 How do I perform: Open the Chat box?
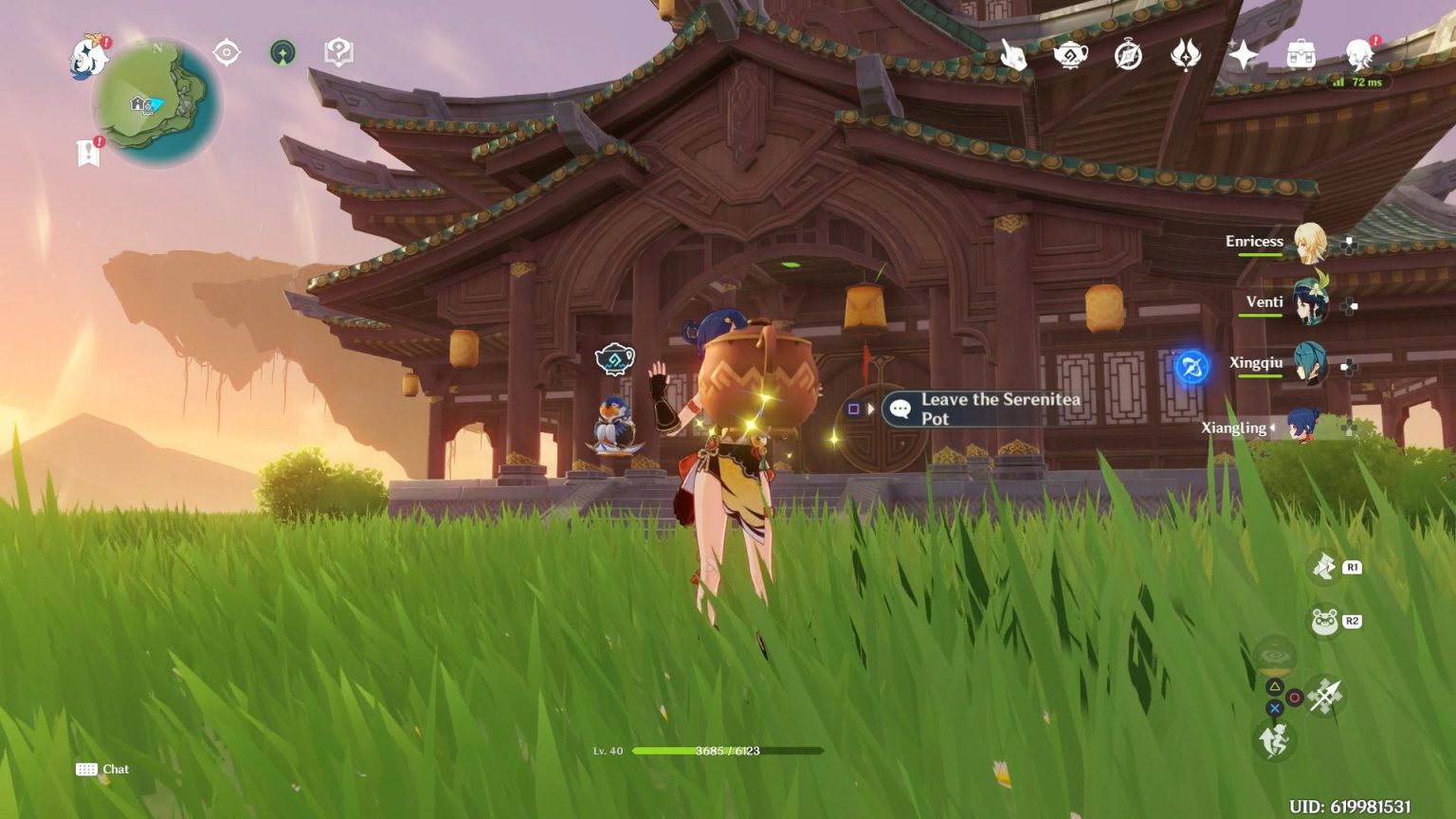tap(102, 769)
